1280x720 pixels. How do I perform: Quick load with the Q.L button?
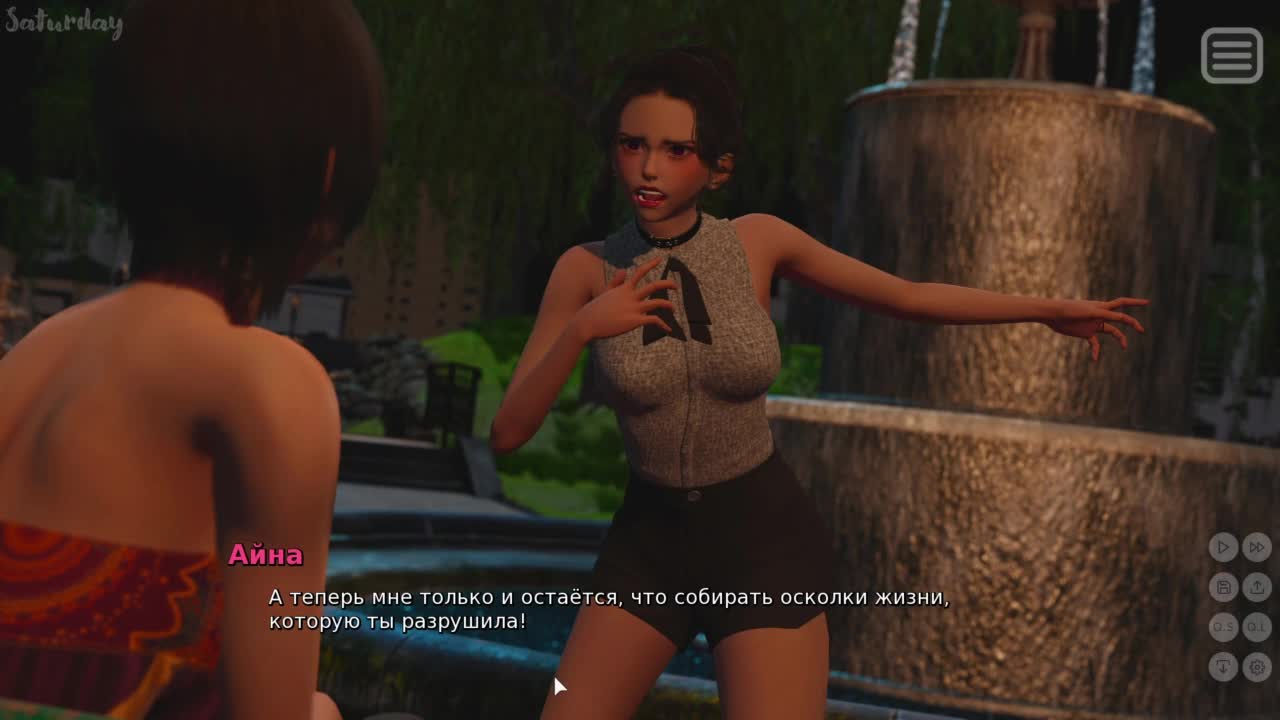1257,627
